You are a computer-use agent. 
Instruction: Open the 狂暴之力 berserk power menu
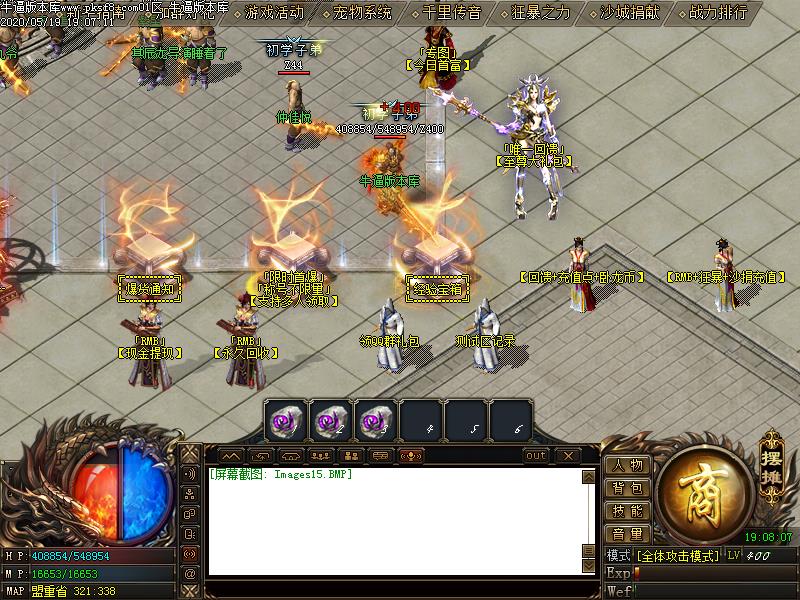coord(541,13)
